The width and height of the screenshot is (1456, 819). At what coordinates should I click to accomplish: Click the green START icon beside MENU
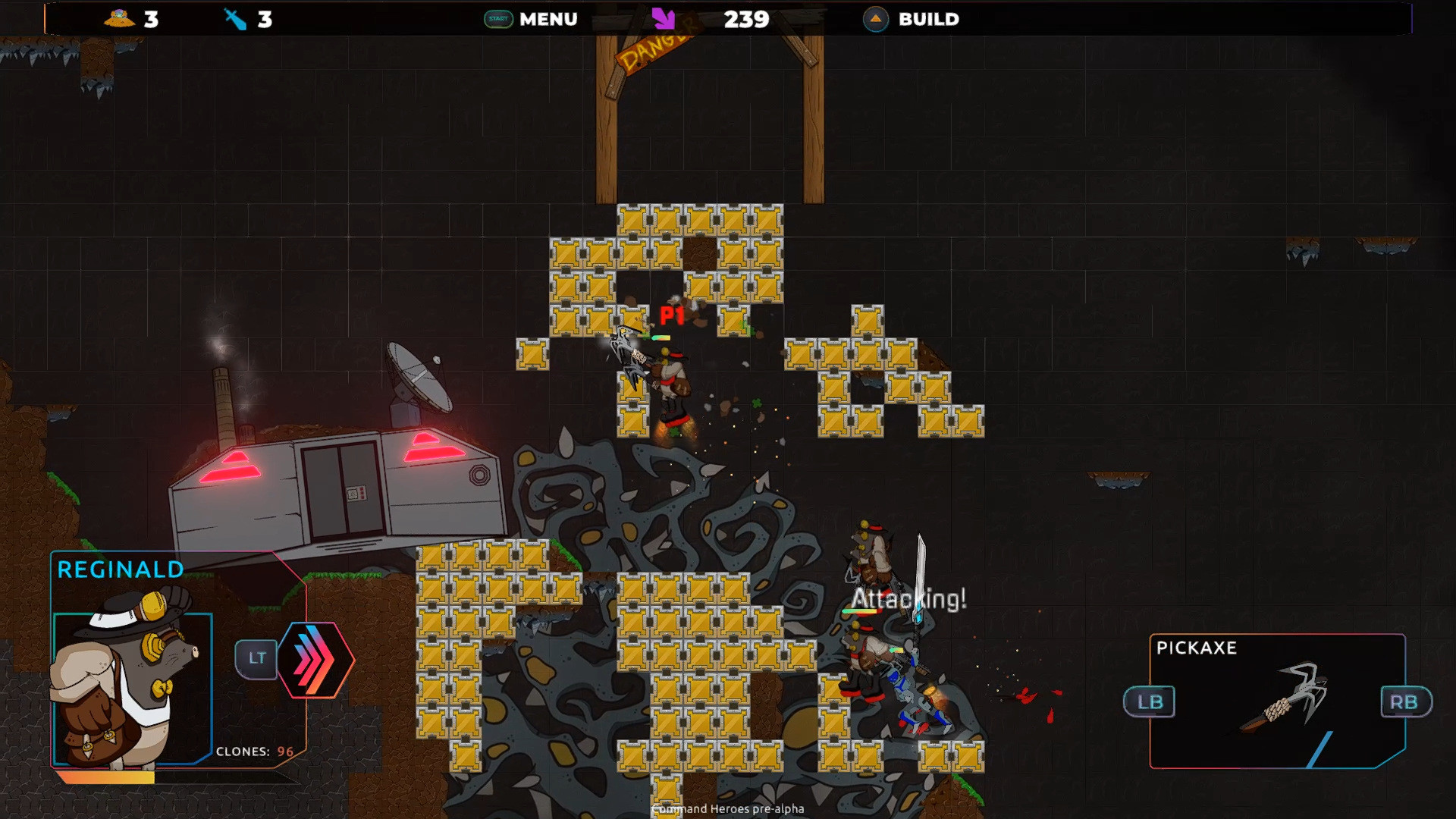click(x=497, y=19)
